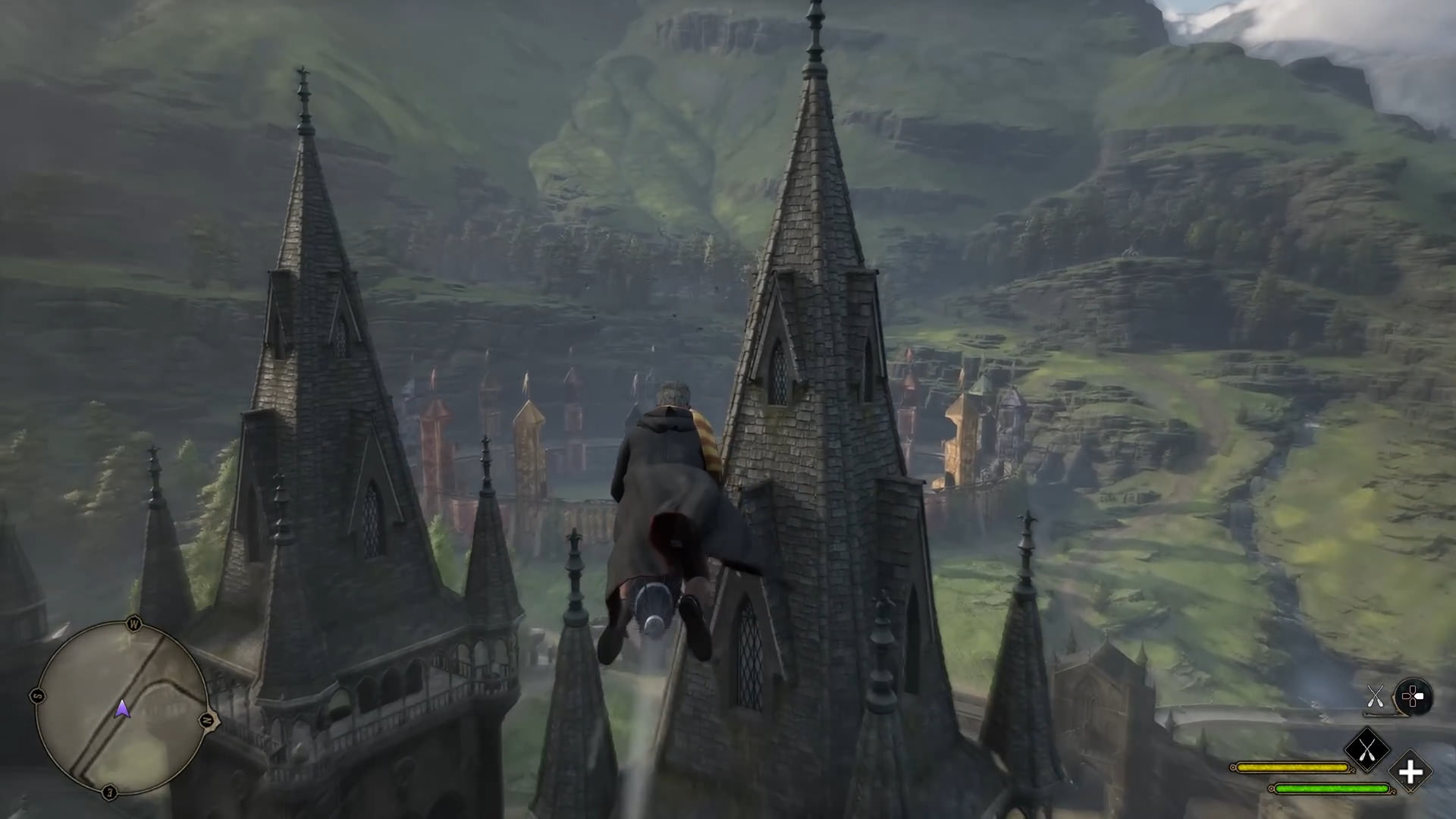Click the W compass marker on the minimap
The width and height of the screenshot is (1456, 819).
point(135,621)
